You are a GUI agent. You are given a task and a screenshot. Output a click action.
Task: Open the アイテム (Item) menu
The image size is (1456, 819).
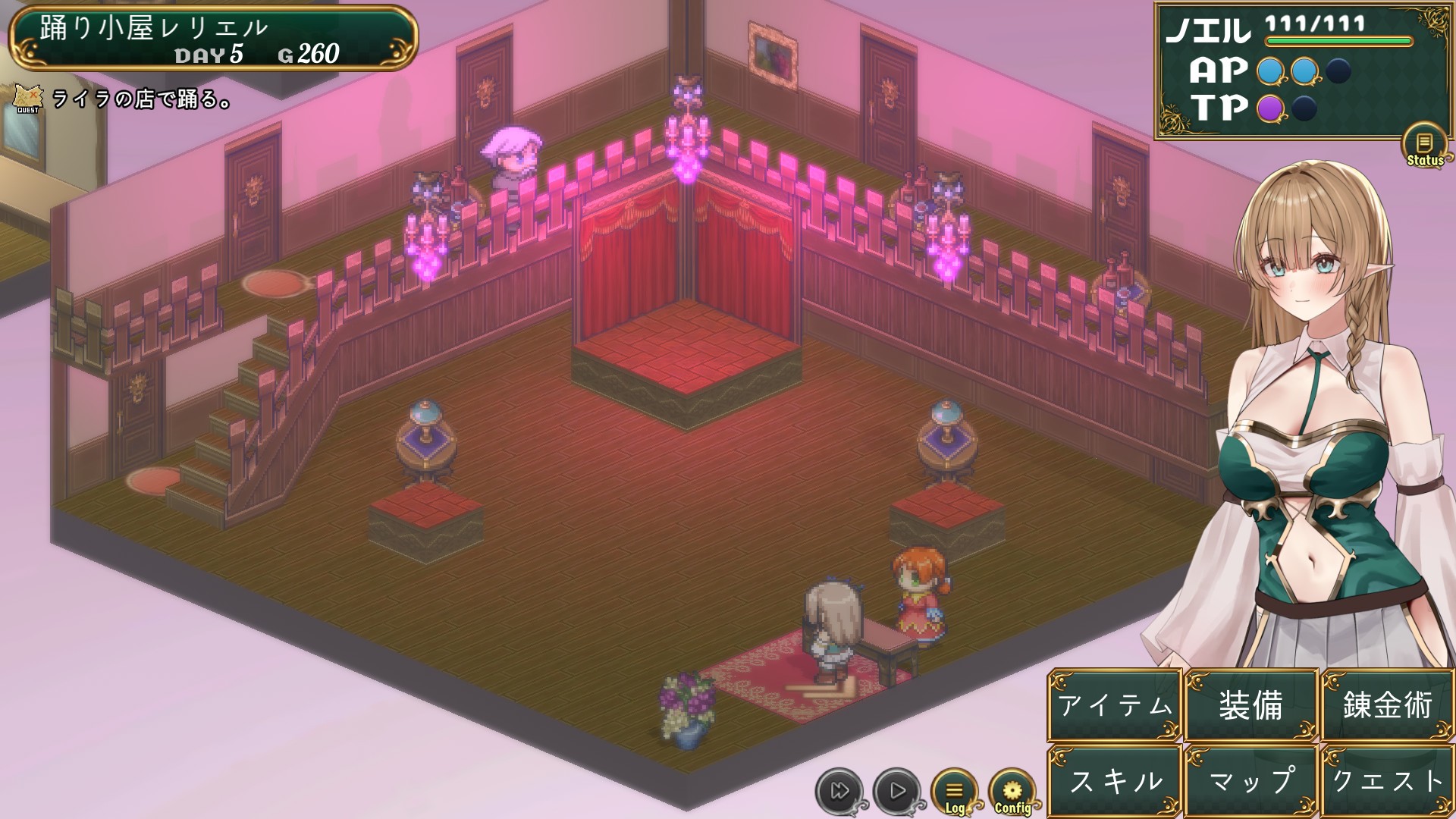coord(1115,705)
